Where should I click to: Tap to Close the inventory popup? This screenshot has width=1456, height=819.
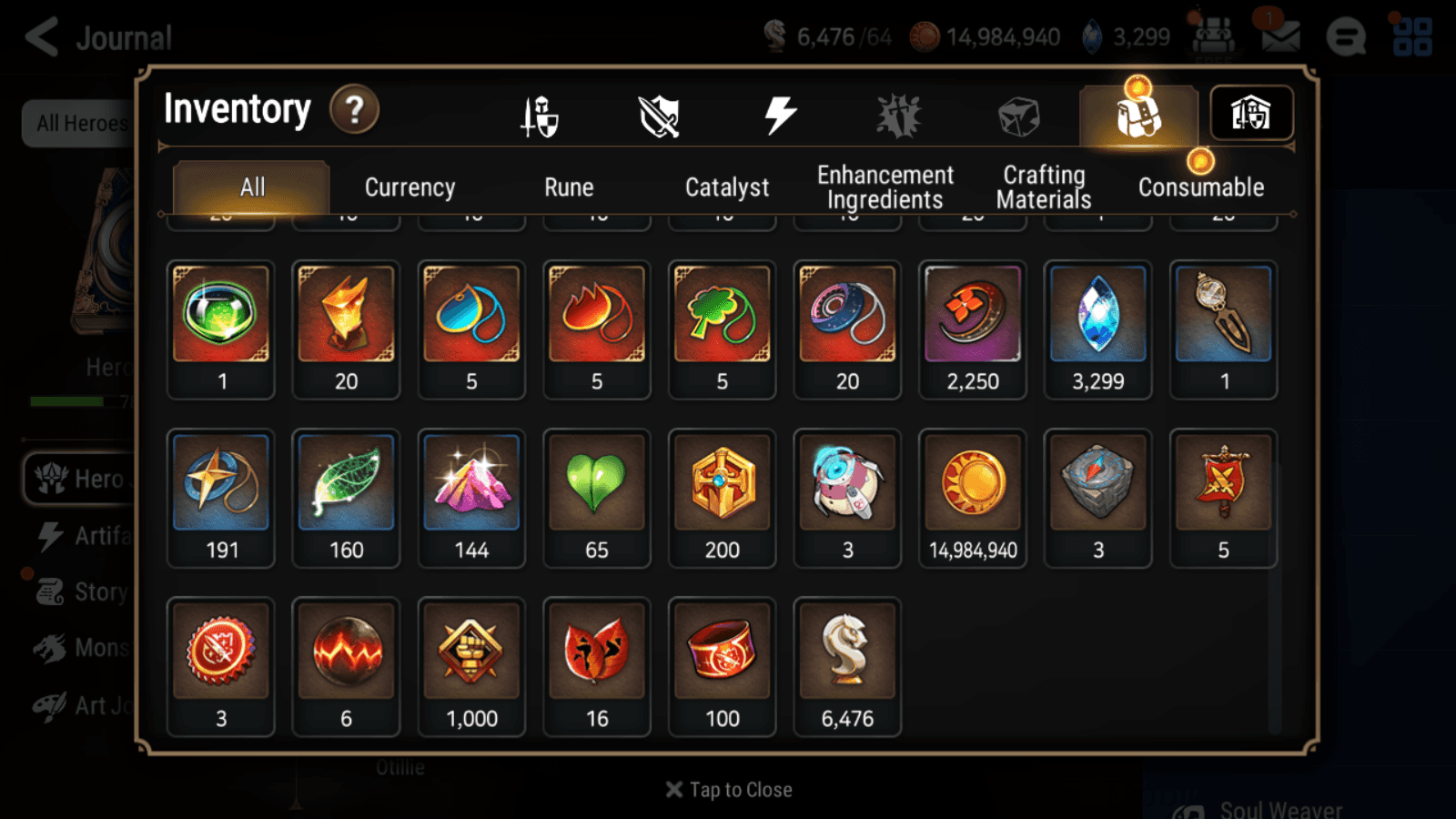coord(727,789)
